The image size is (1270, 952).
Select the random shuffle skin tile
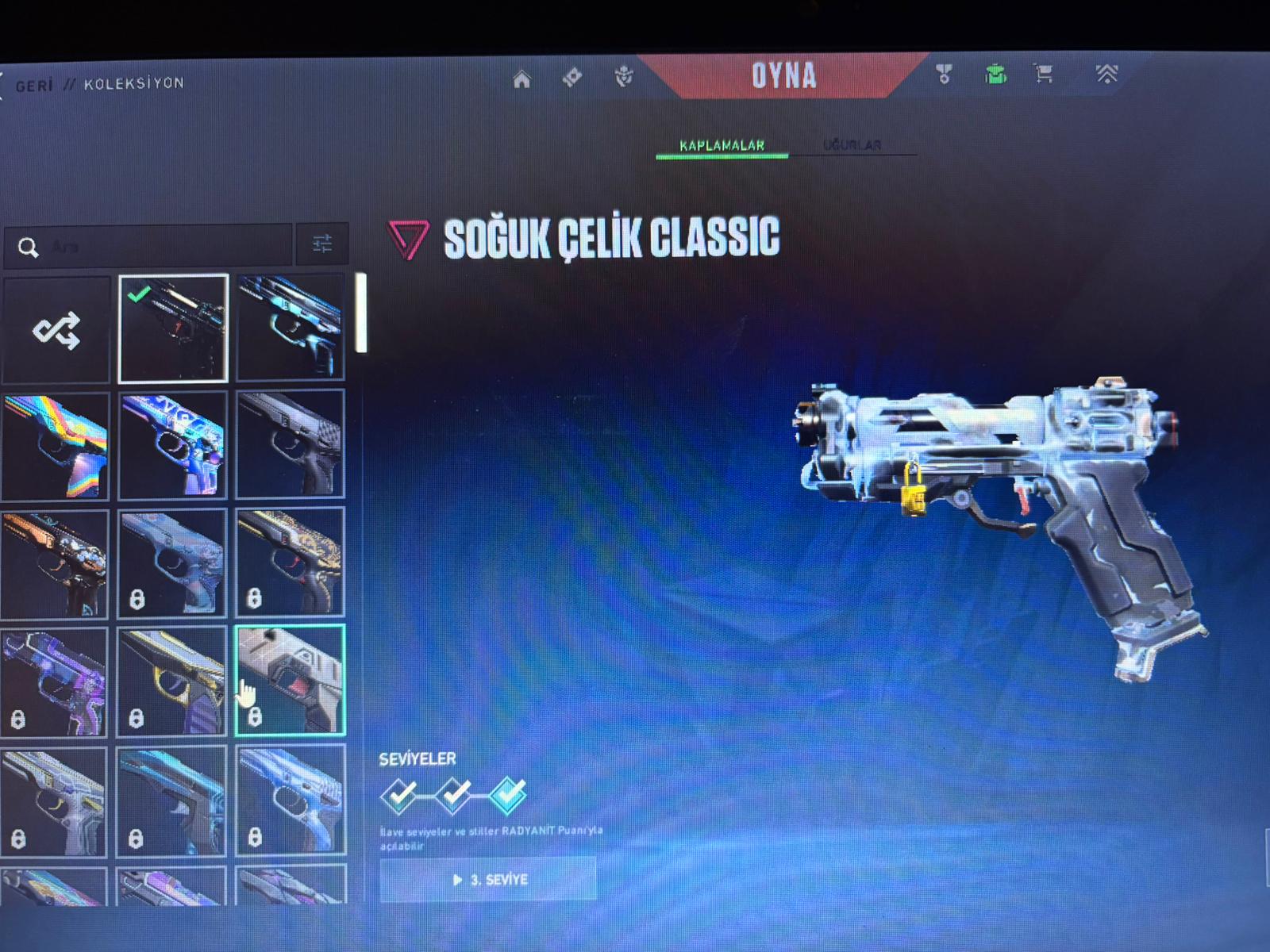click(x=56, y=329)
